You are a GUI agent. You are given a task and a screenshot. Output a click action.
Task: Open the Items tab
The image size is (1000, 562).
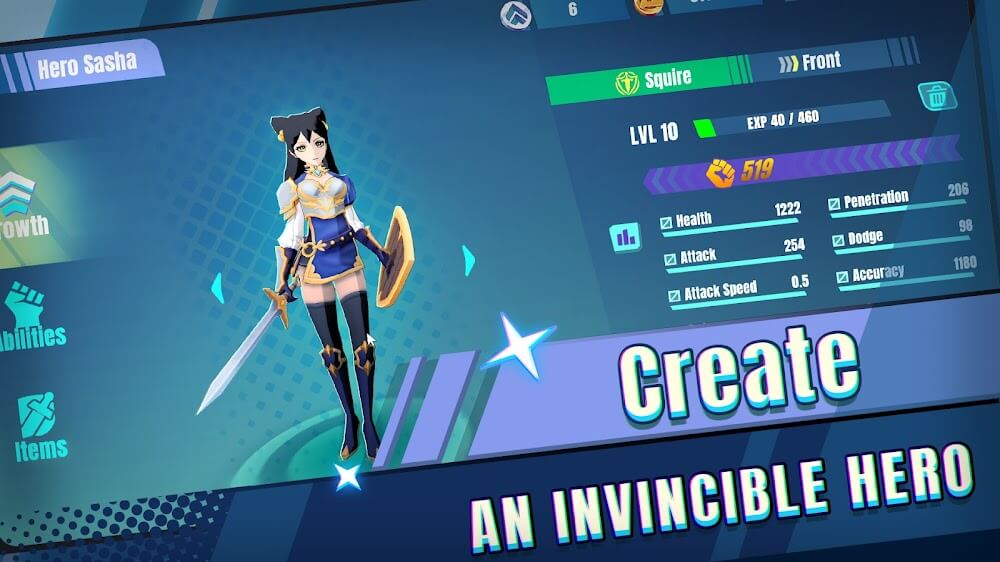tap(40, 427)
